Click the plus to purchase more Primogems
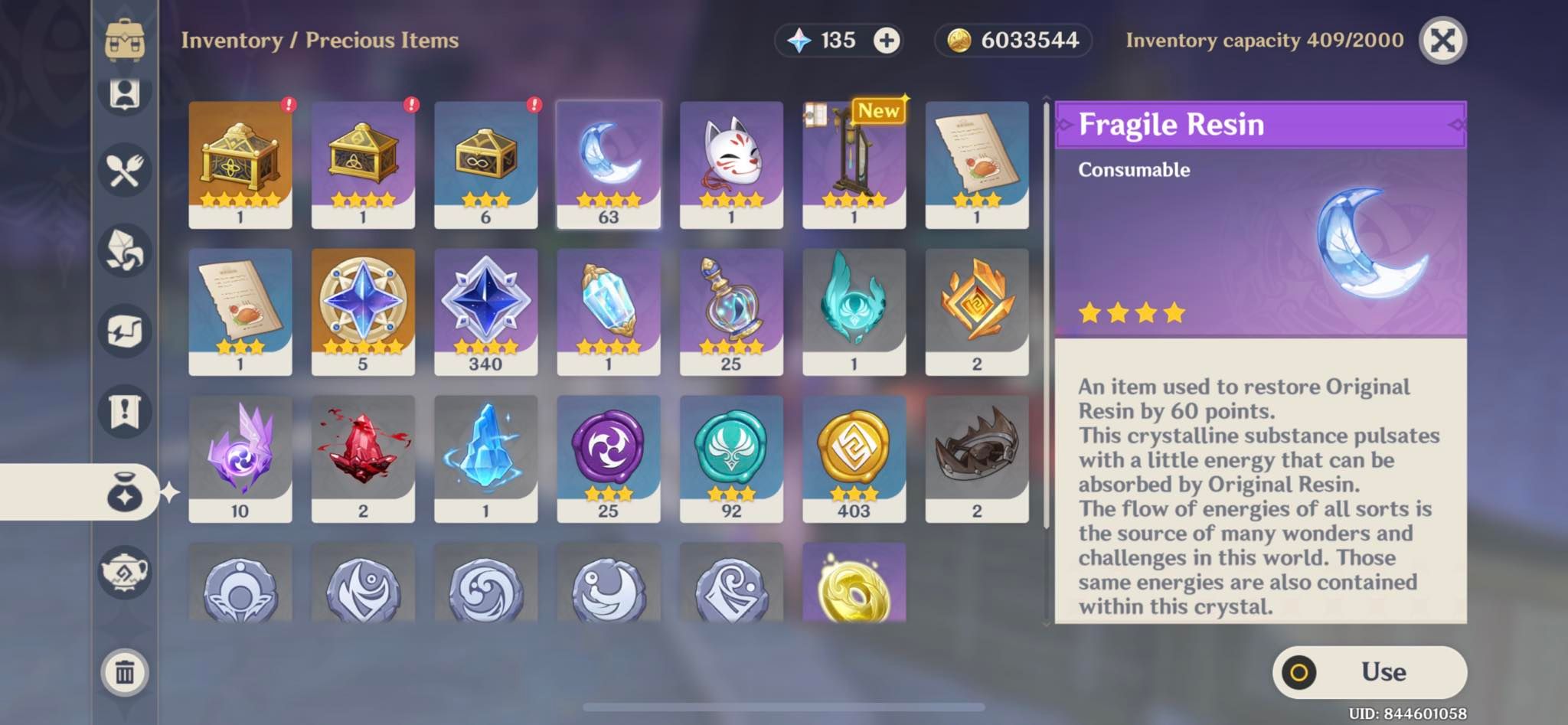 pyautogui.click(x=885, y=41)
